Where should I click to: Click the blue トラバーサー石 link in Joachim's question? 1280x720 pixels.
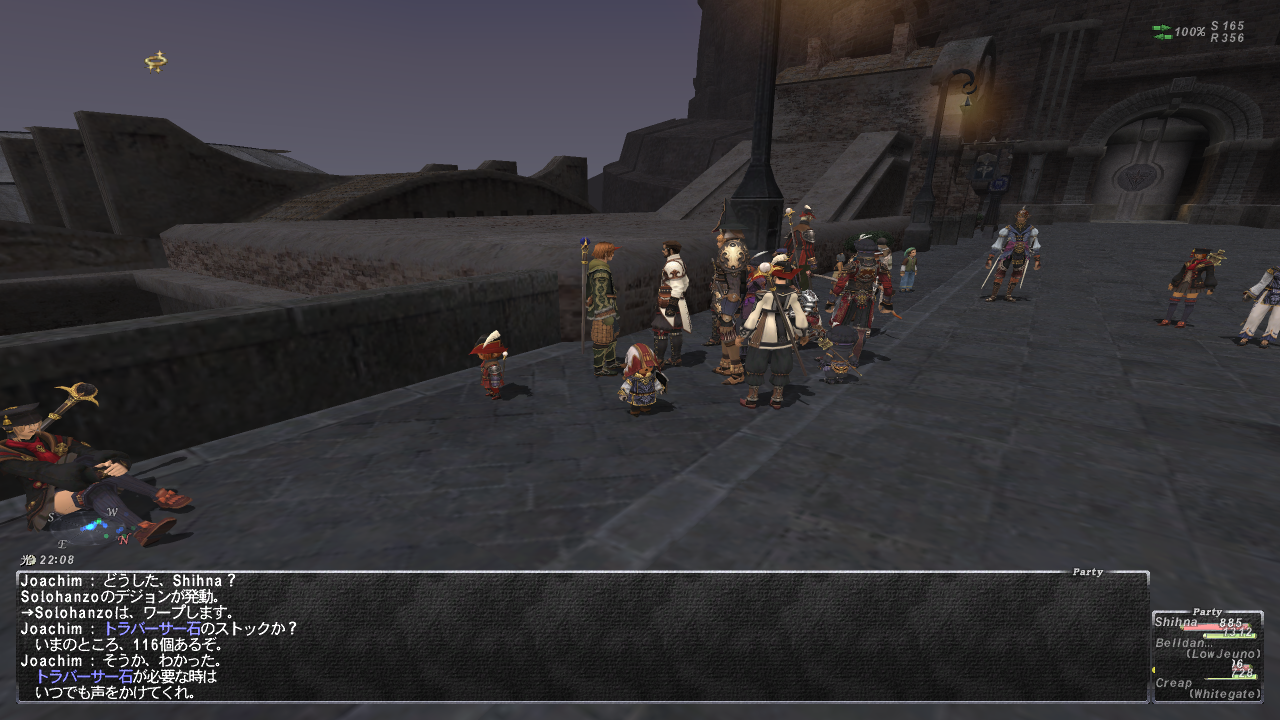click(x=152, y=629)
